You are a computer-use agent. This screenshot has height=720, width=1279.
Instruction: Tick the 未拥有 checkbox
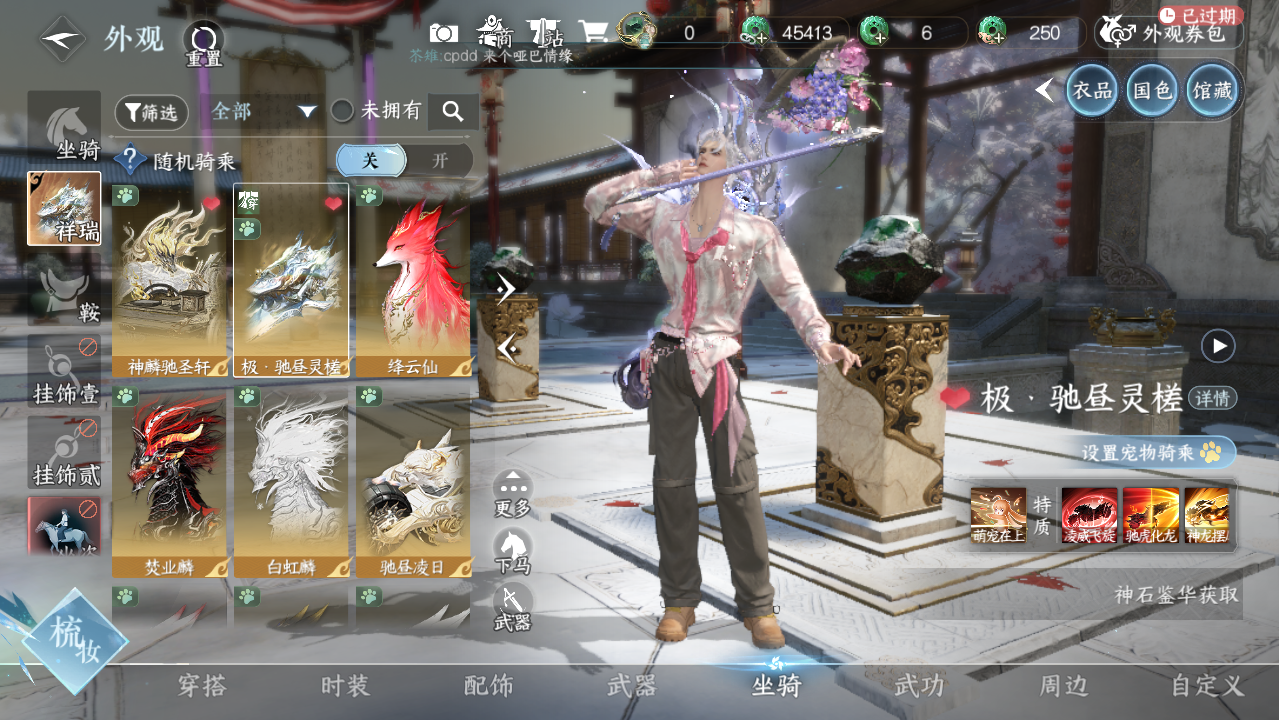coord(343,111)
